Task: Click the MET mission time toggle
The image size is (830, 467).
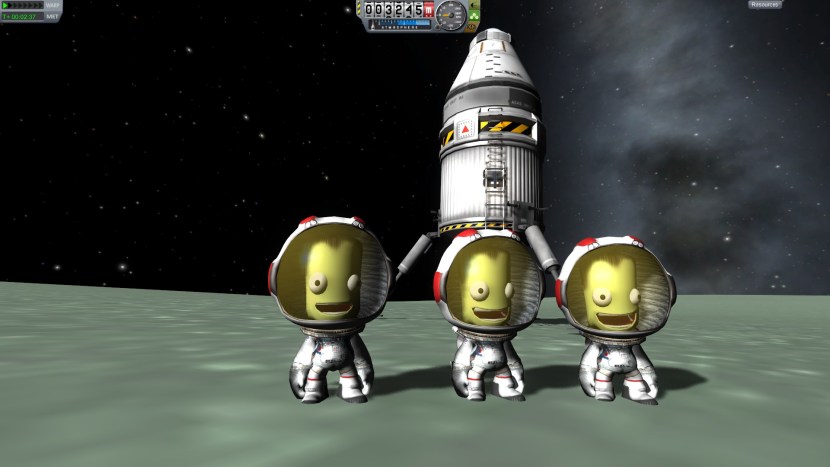Action: pos(53,16)
